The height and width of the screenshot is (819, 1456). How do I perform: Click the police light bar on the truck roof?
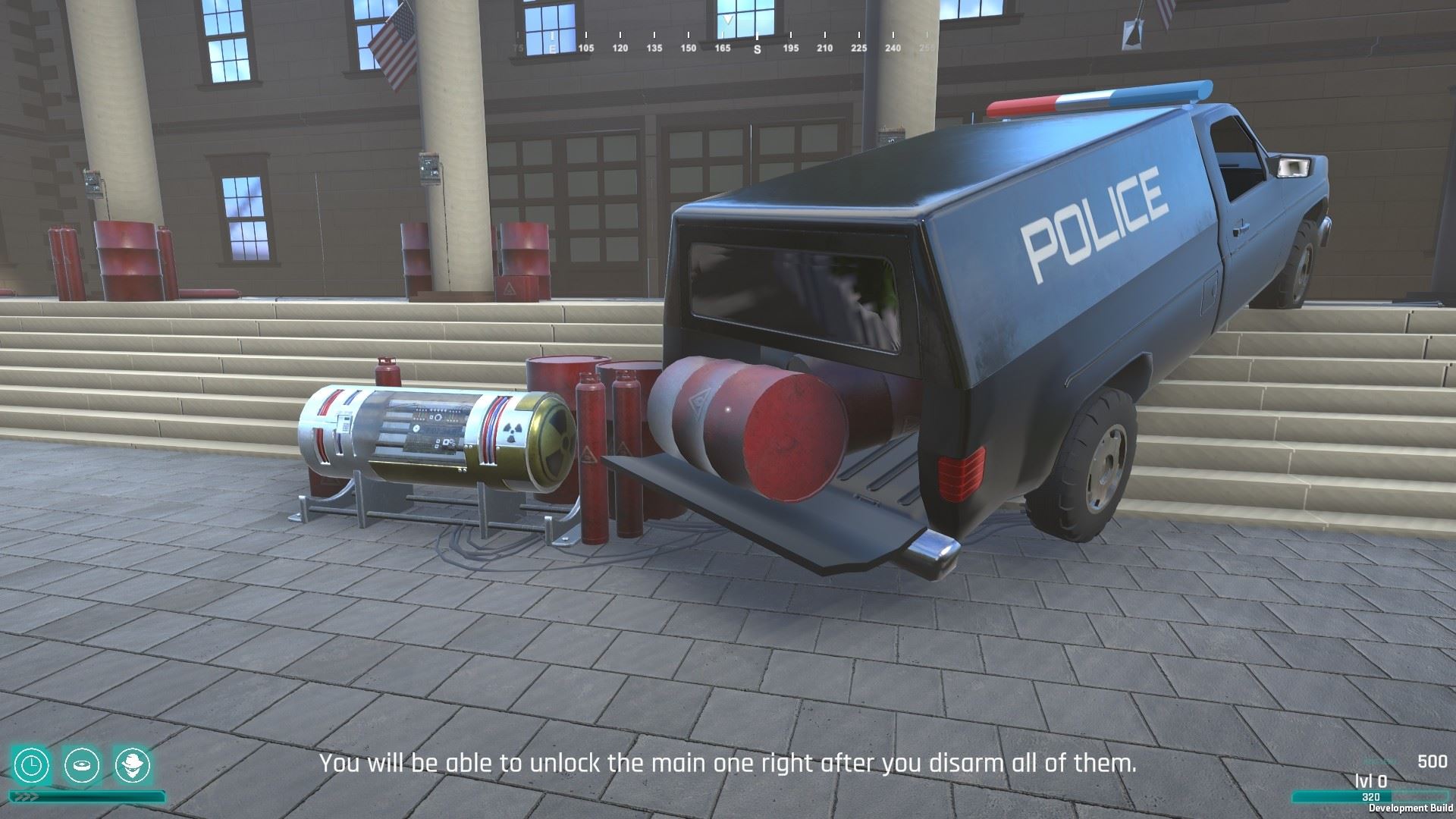click(1092, 96)
